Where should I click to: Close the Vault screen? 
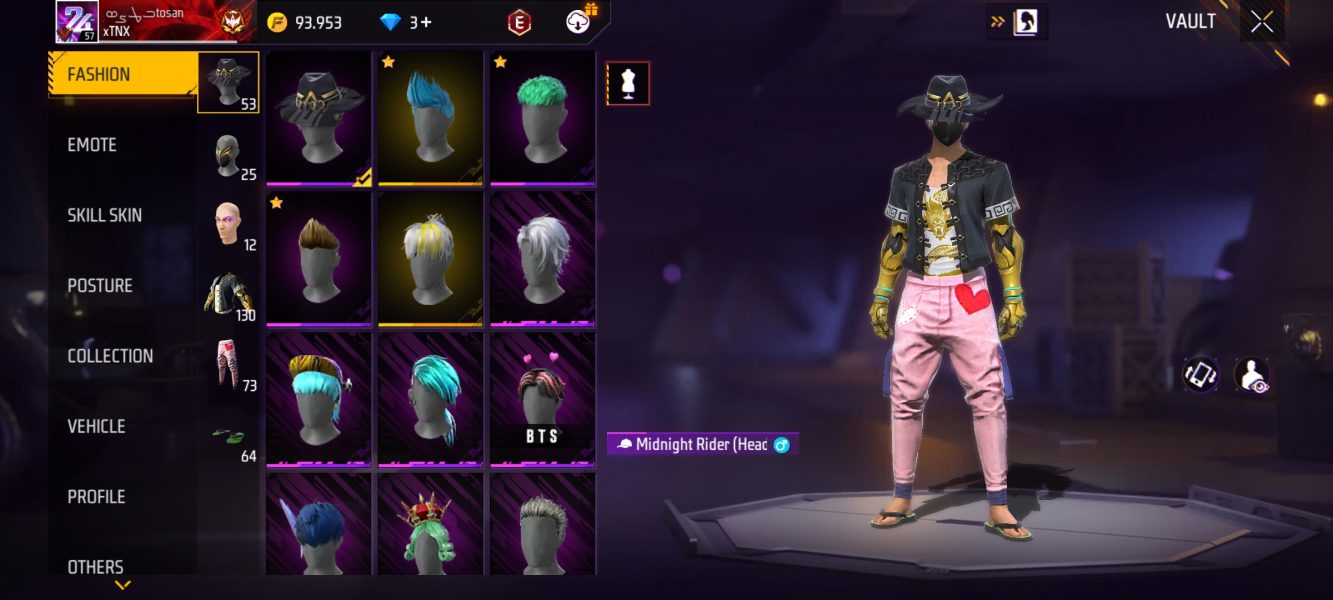tap(1262, 22)
